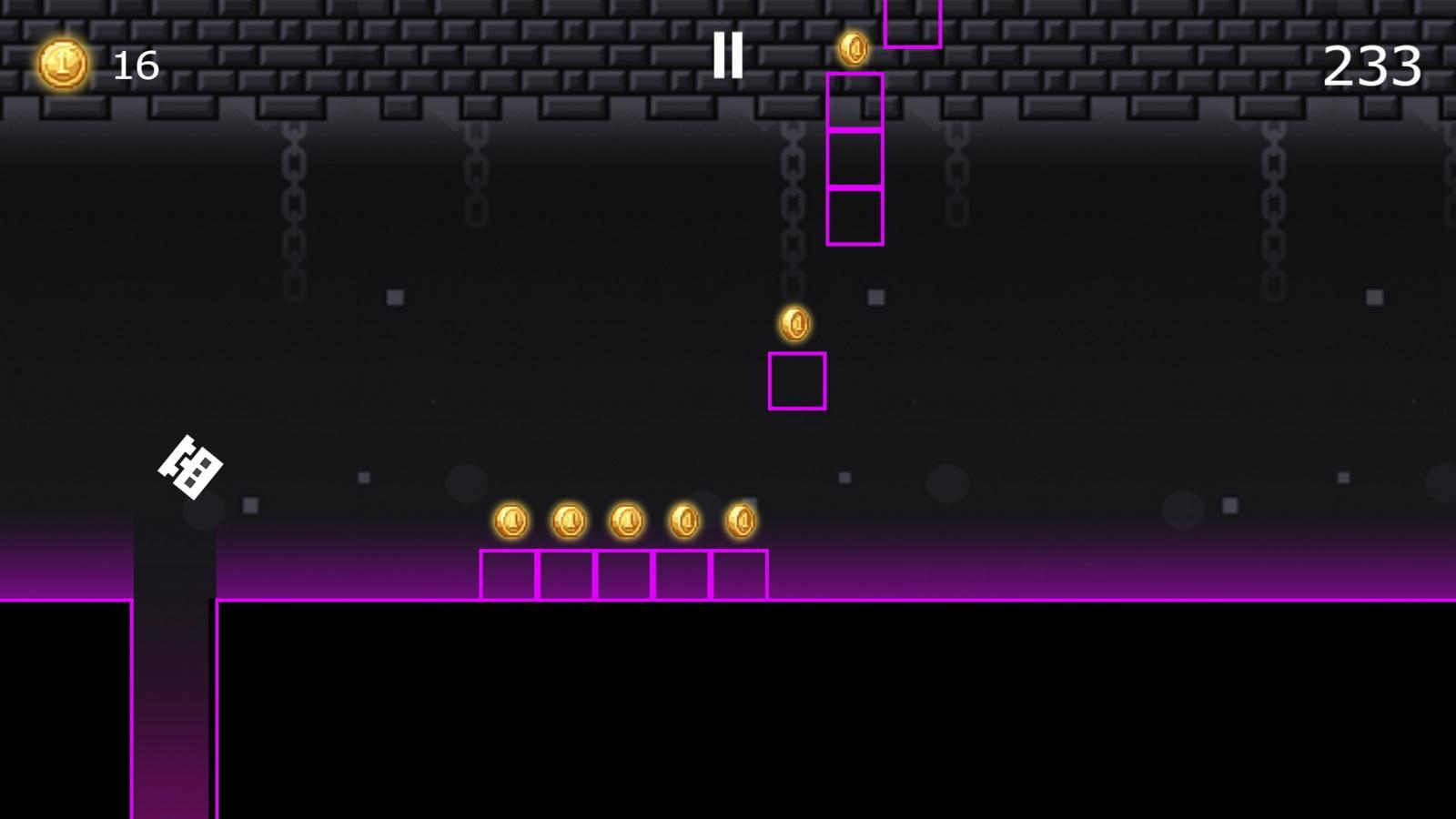Viewport: 1456px width, 819px height.
Task: Select the second coin in the coin row
Action: click(x=568, y=519)
